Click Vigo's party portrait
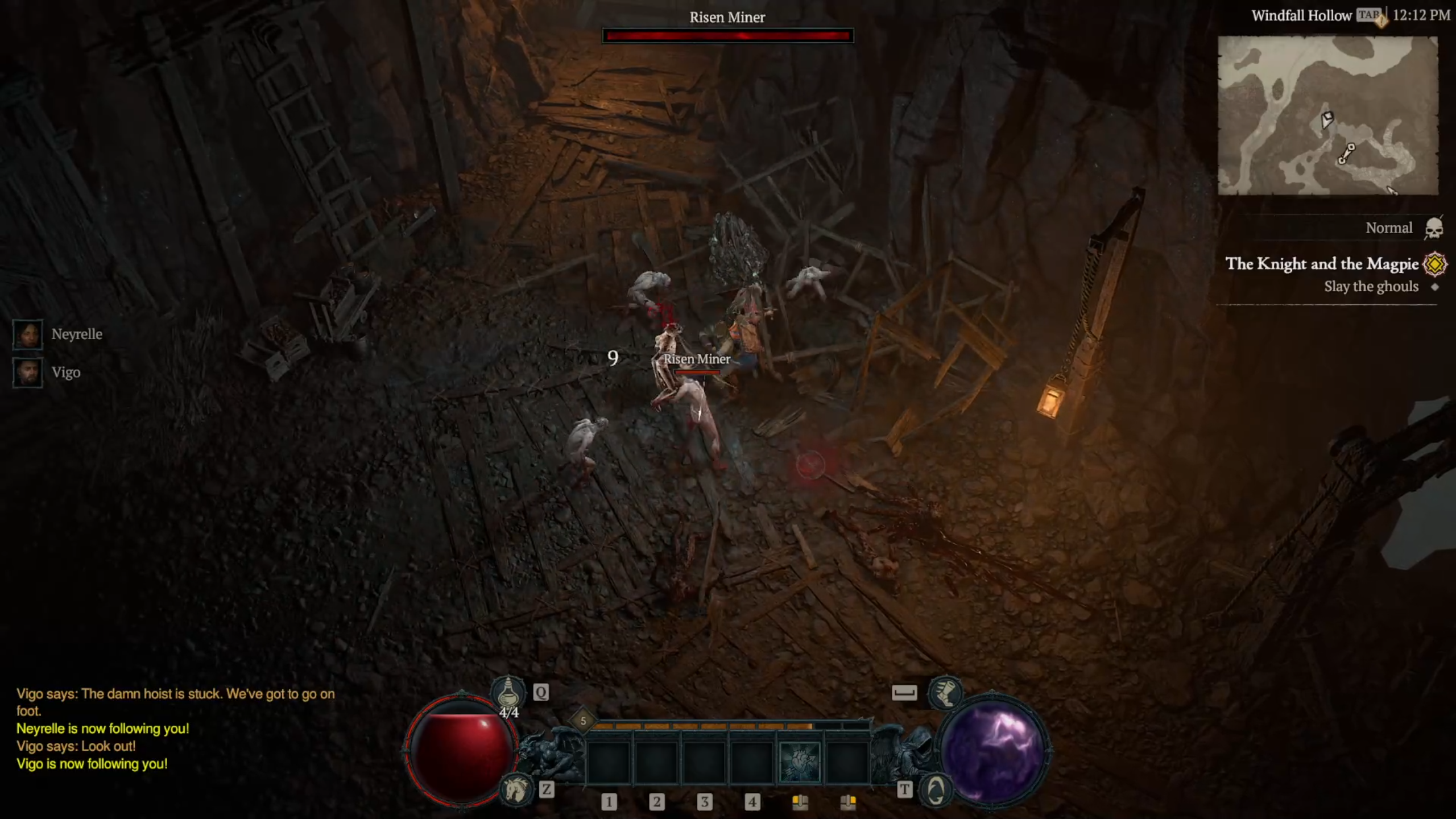This screenshot has height=819, width=1456. point(27,373)
